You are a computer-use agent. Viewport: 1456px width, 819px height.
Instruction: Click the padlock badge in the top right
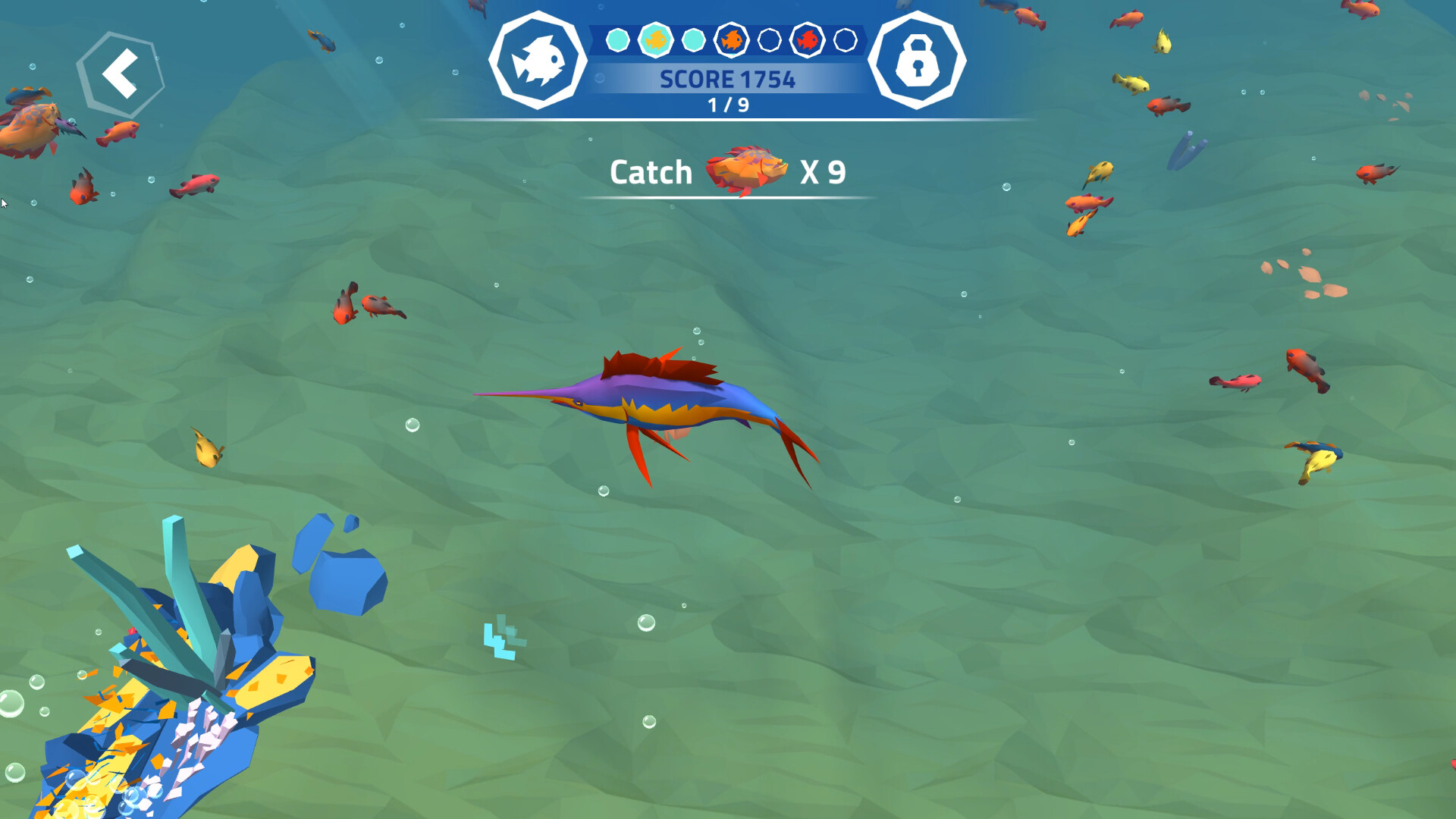[x=916, y=61]
